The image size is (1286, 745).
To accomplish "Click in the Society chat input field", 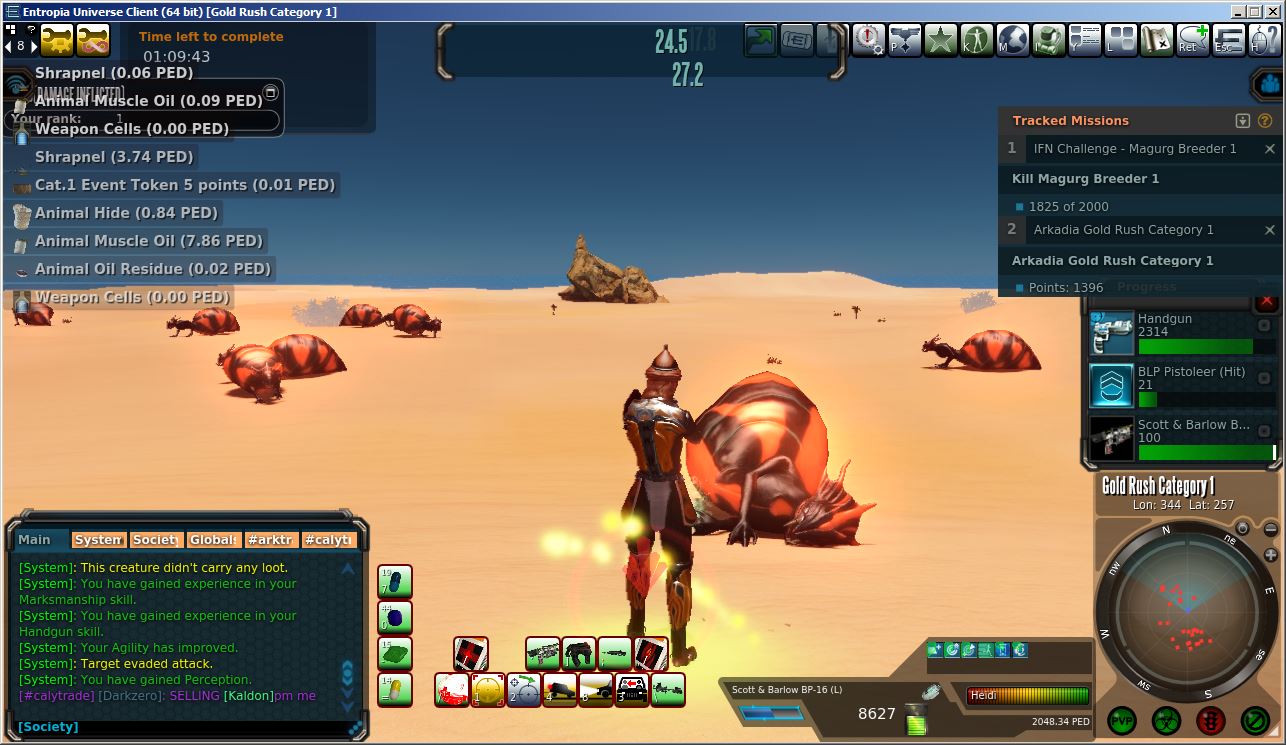I will 200,727.
